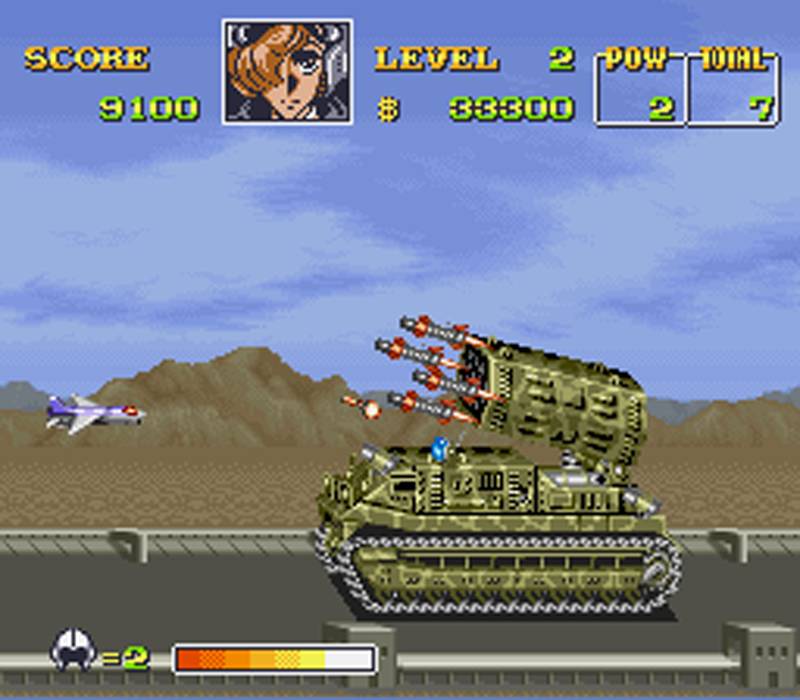Click the pilot portrait in the HUD

click(x=287, y=72)
